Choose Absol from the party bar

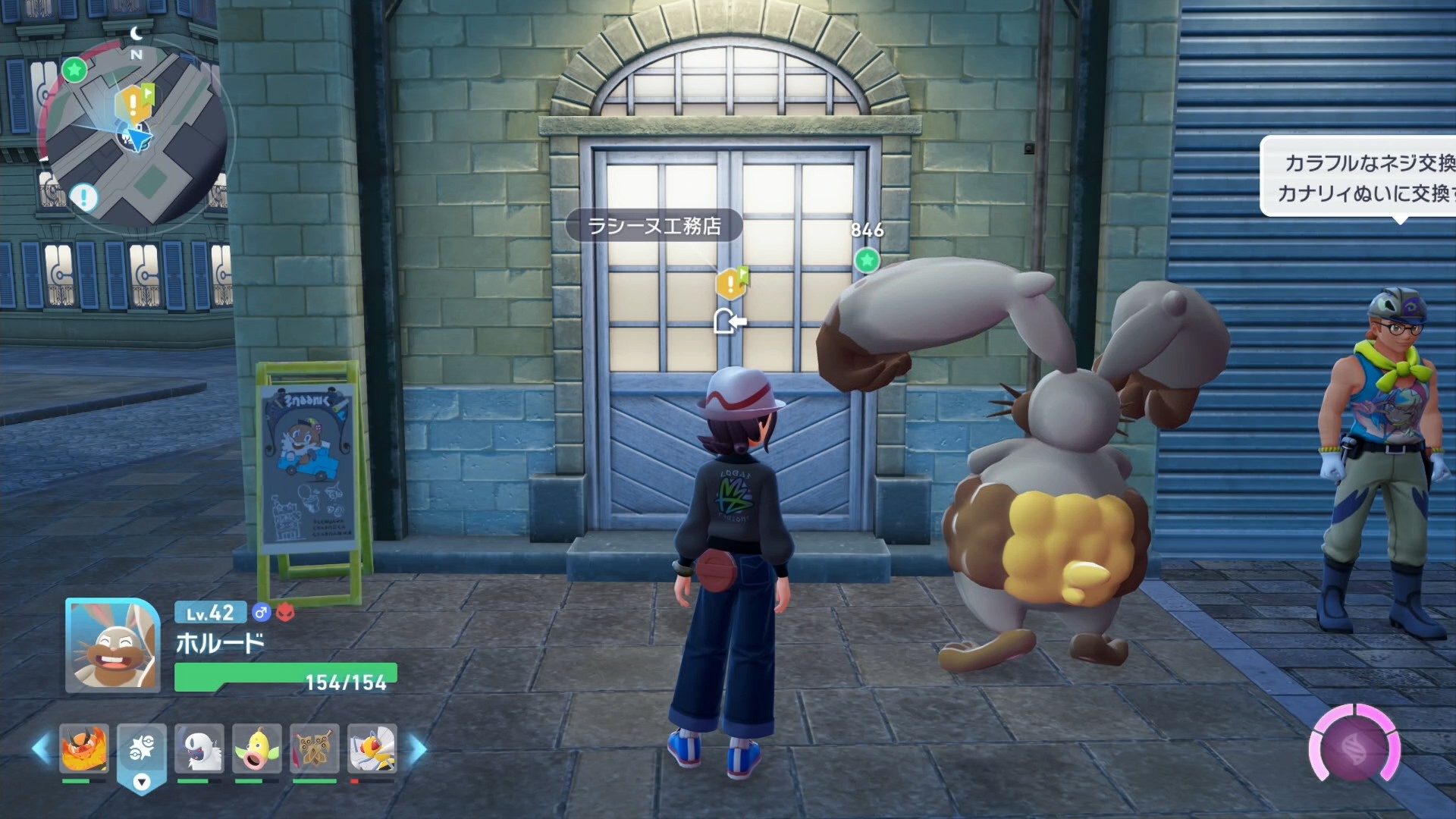[199, 748]
